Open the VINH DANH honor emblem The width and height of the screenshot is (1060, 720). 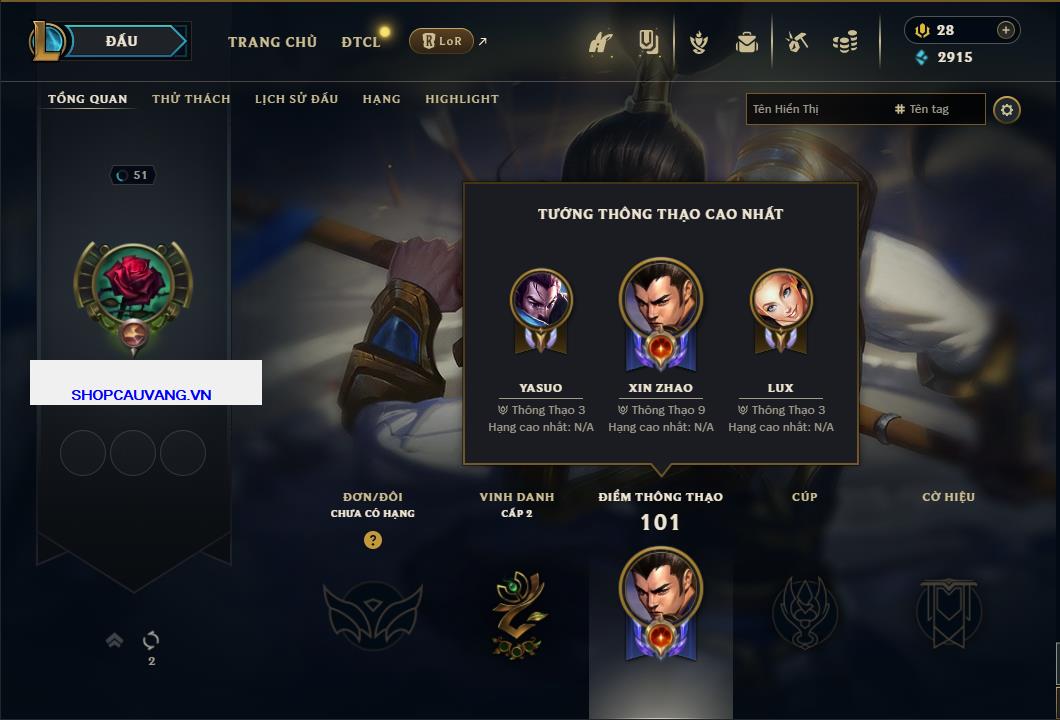coord(517,612)
